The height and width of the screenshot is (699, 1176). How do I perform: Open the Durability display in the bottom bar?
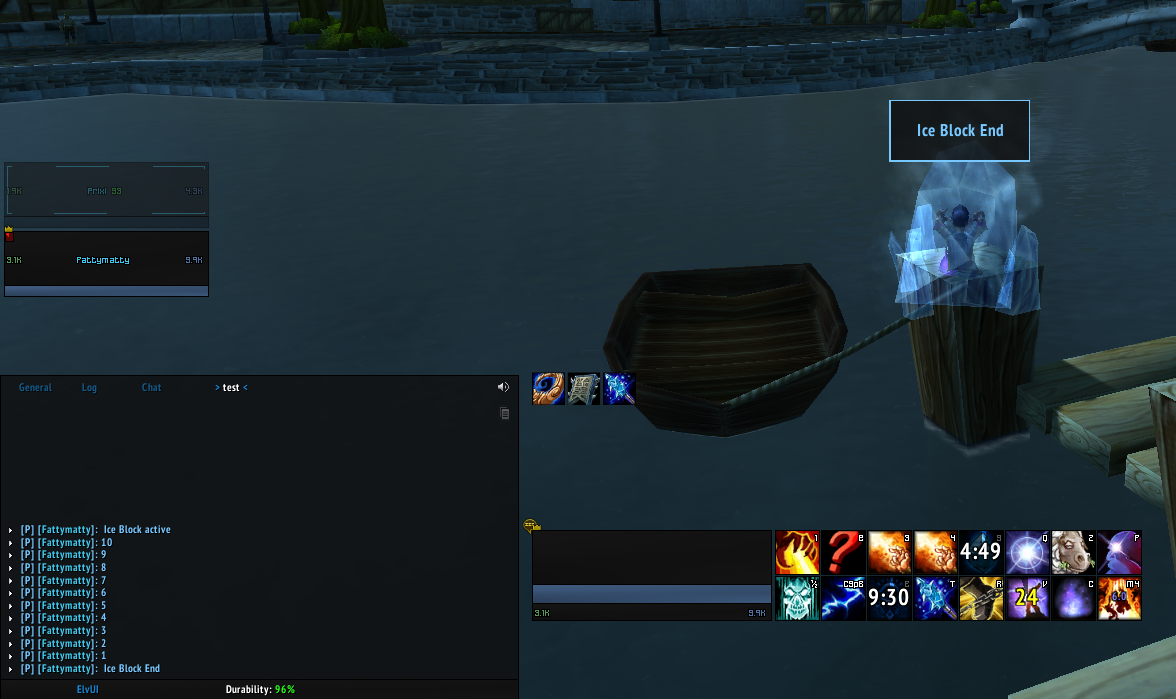coord(260,690)
